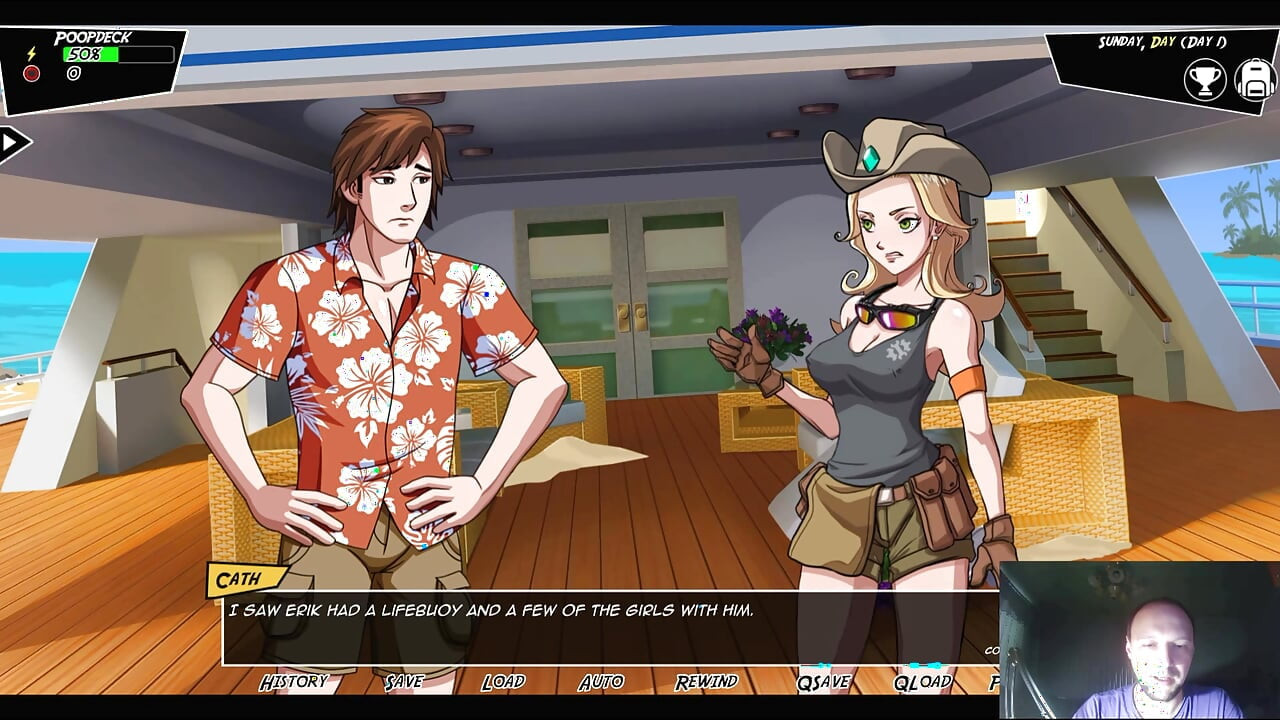Toggle Auto dialogue mode
1280x720 pixels.
pos(601,682)
